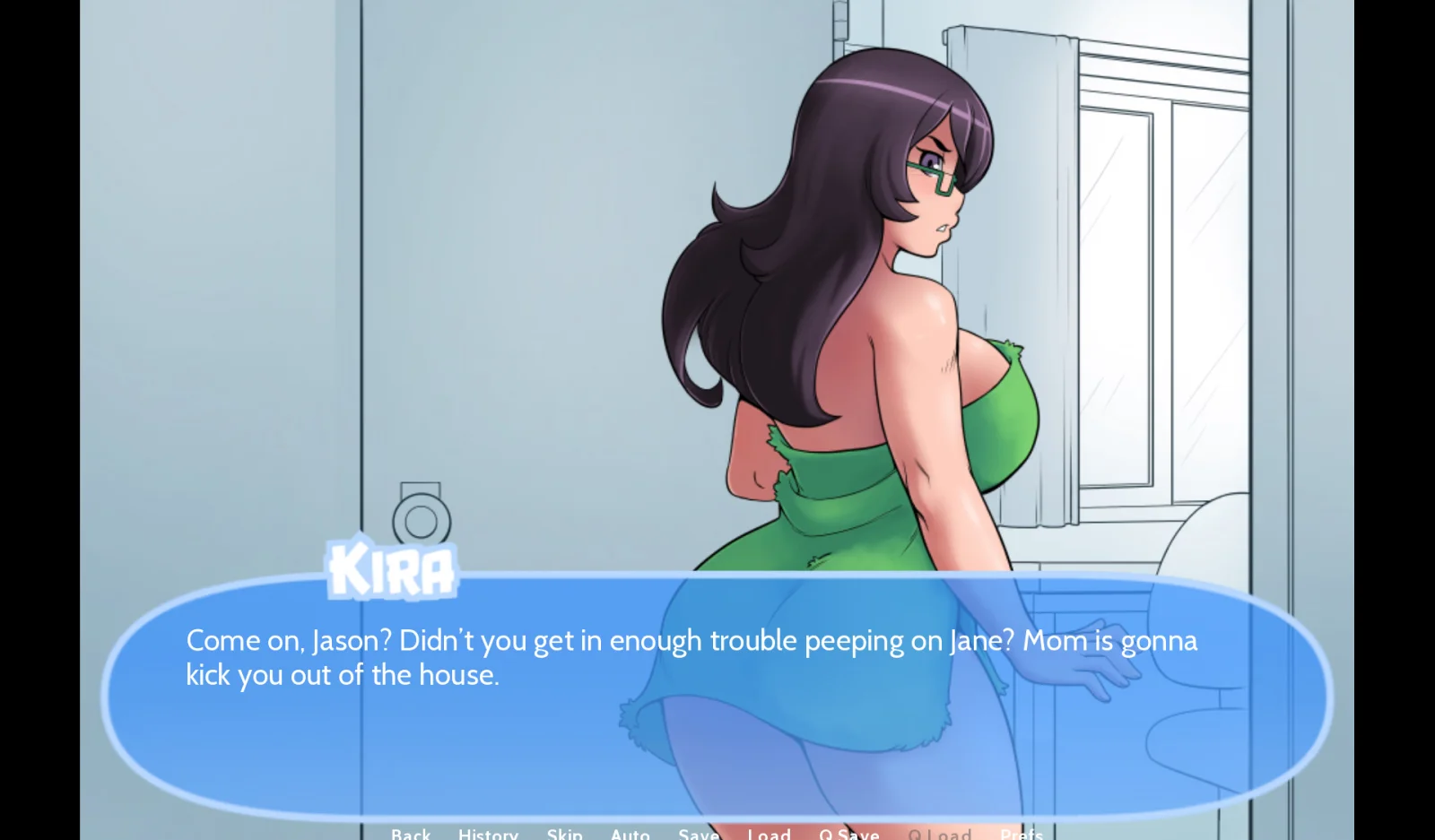Open the Load menu

coord(770,834)
